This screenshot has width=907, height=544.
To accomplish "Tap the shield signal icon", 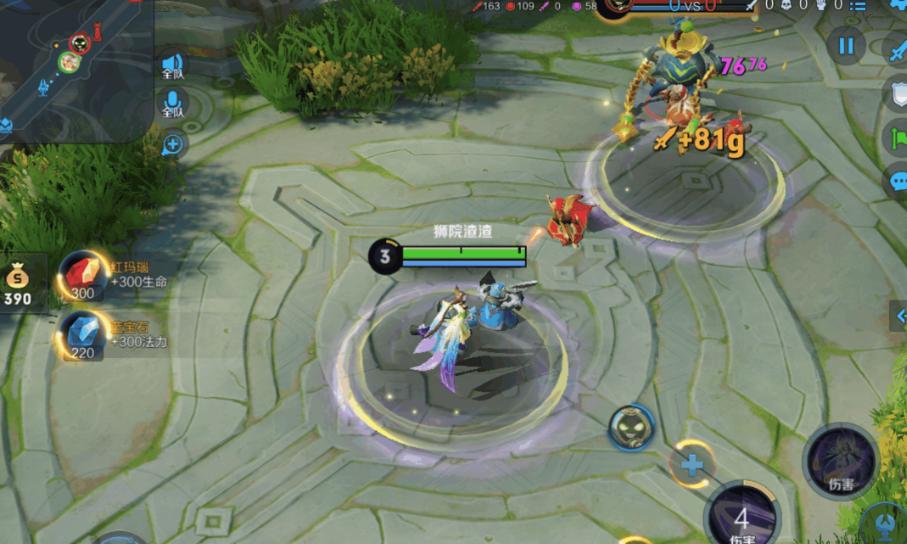I will tap(897, 93).
